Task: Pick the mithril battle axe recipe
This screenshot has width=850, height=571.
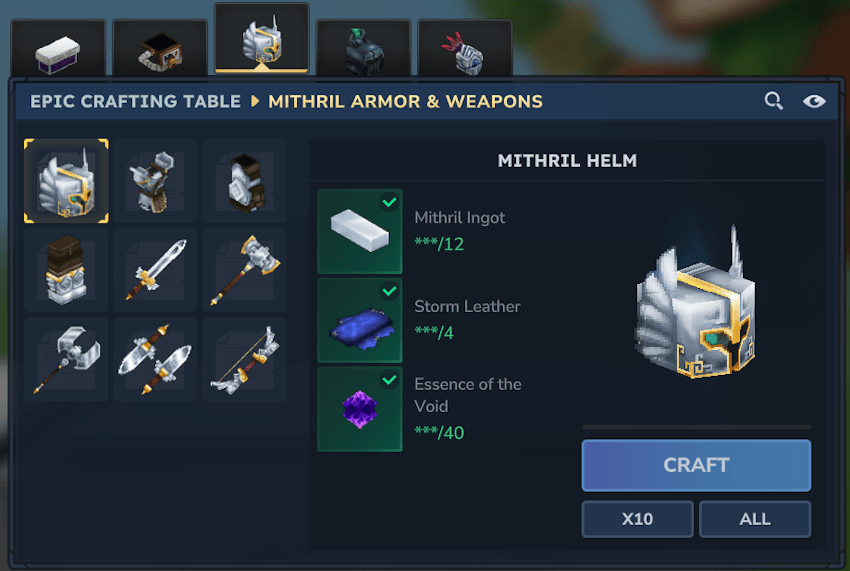Action: [66, 359]
